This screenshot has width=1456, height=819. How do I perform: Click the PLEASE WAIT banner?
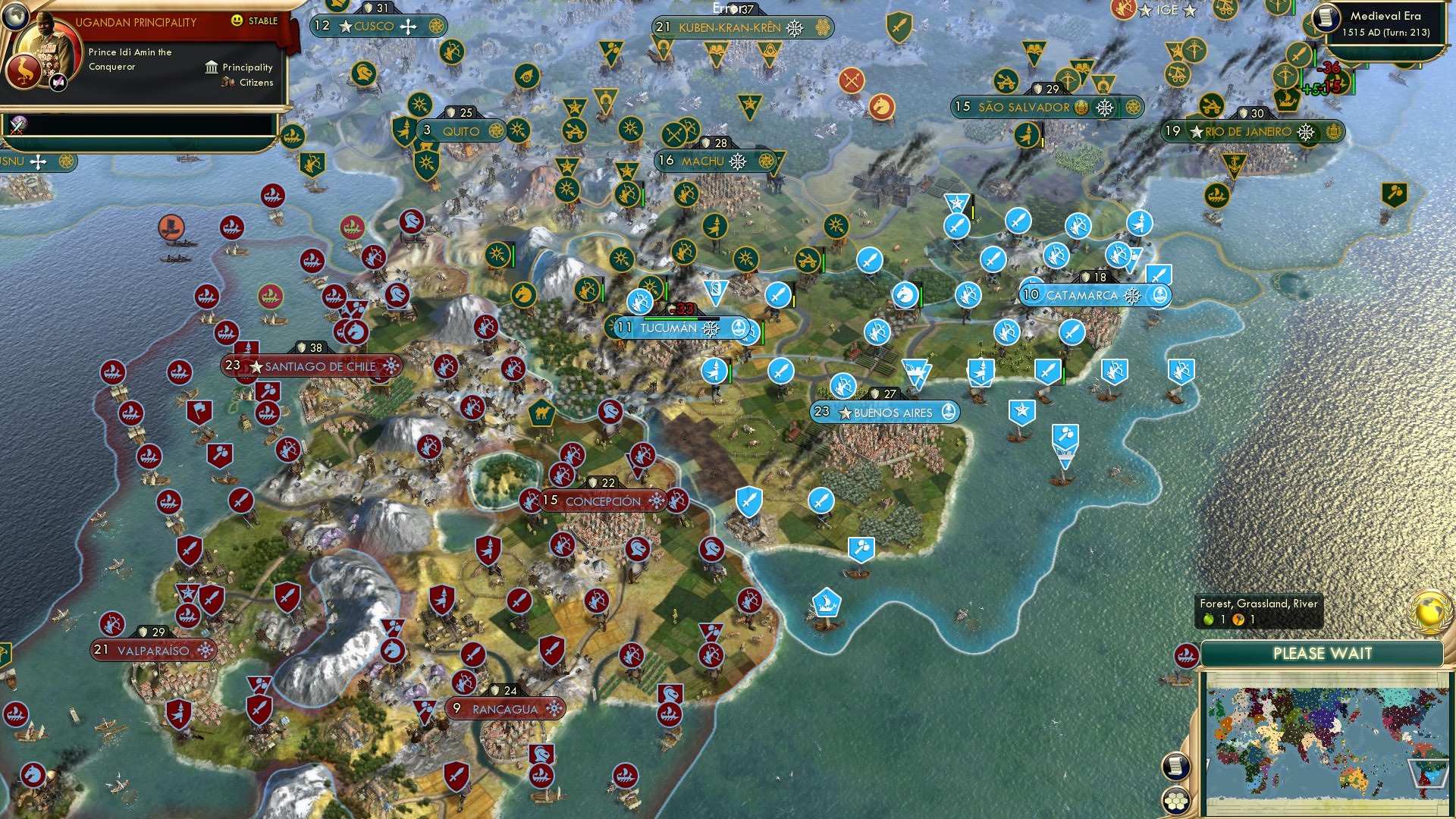click(1322, 653)
